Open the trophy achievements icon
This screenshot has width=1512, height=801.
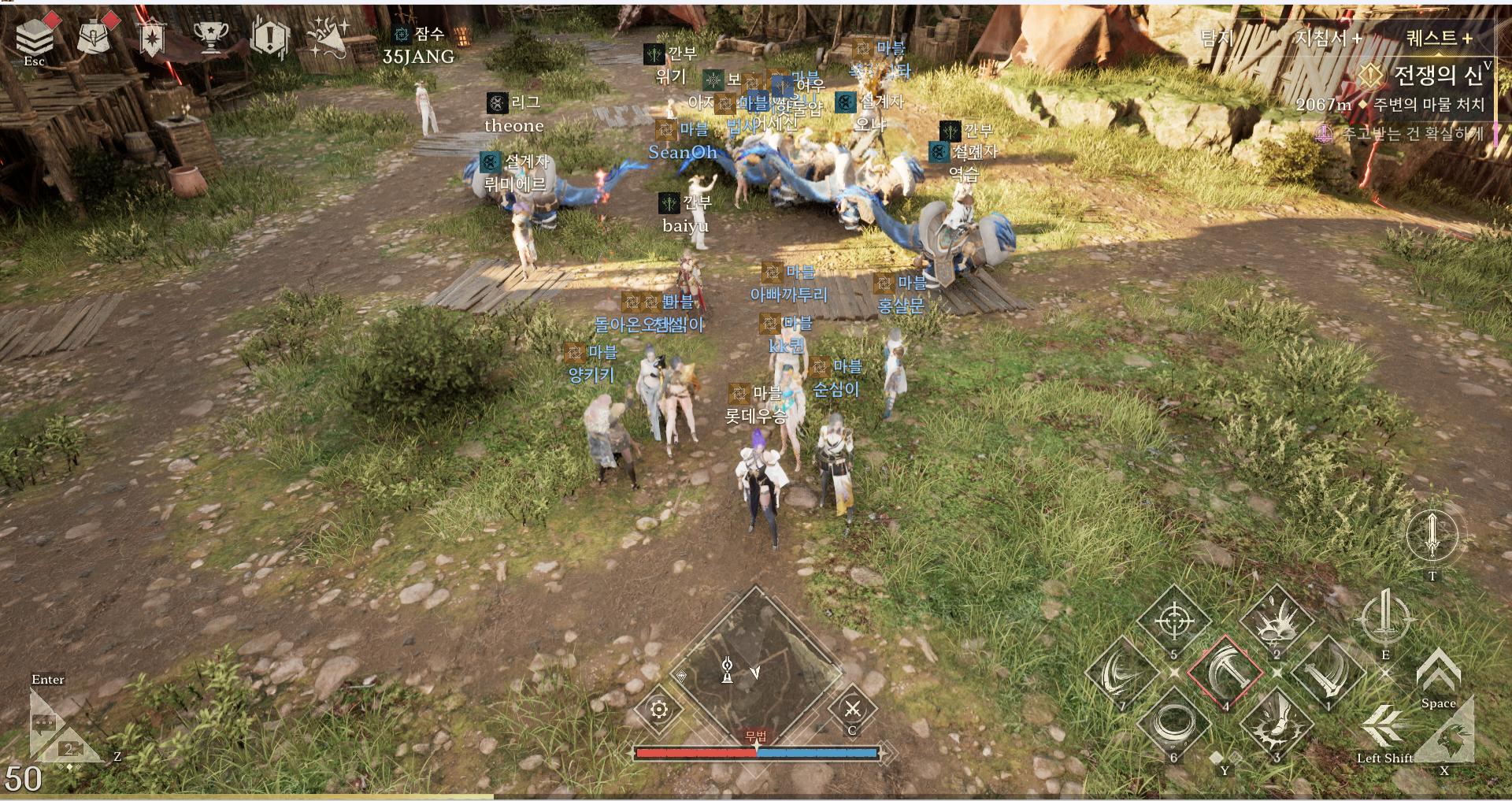click(211, 36)
